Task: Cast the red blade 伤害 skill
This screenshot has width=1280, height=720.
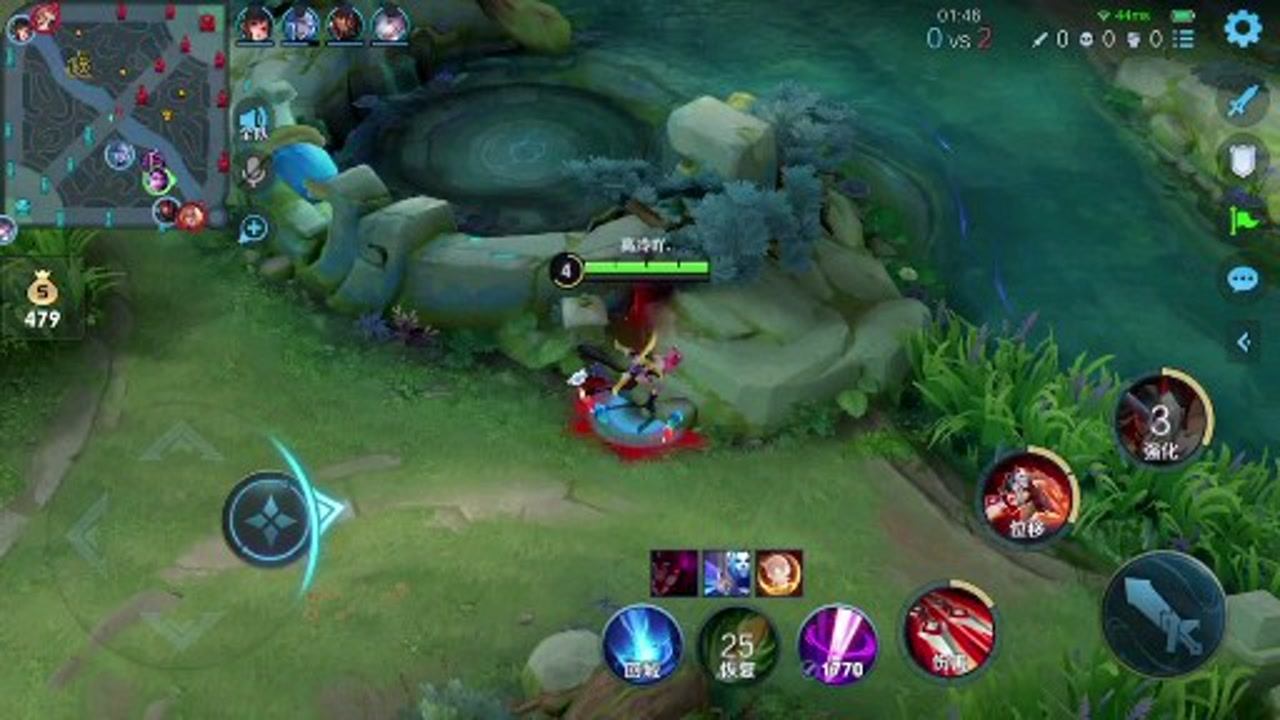Action: 948,632
